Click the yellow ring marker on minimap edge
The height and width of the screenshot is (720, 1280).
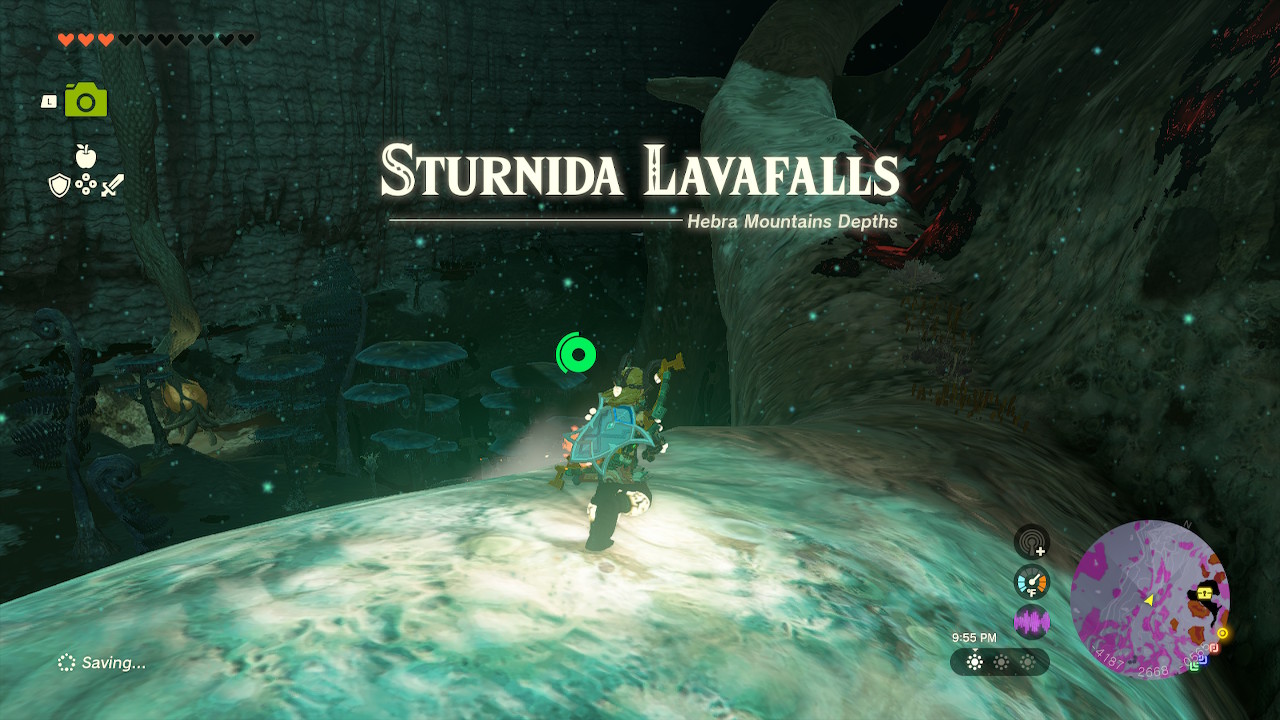click(x=1222, y=633)
